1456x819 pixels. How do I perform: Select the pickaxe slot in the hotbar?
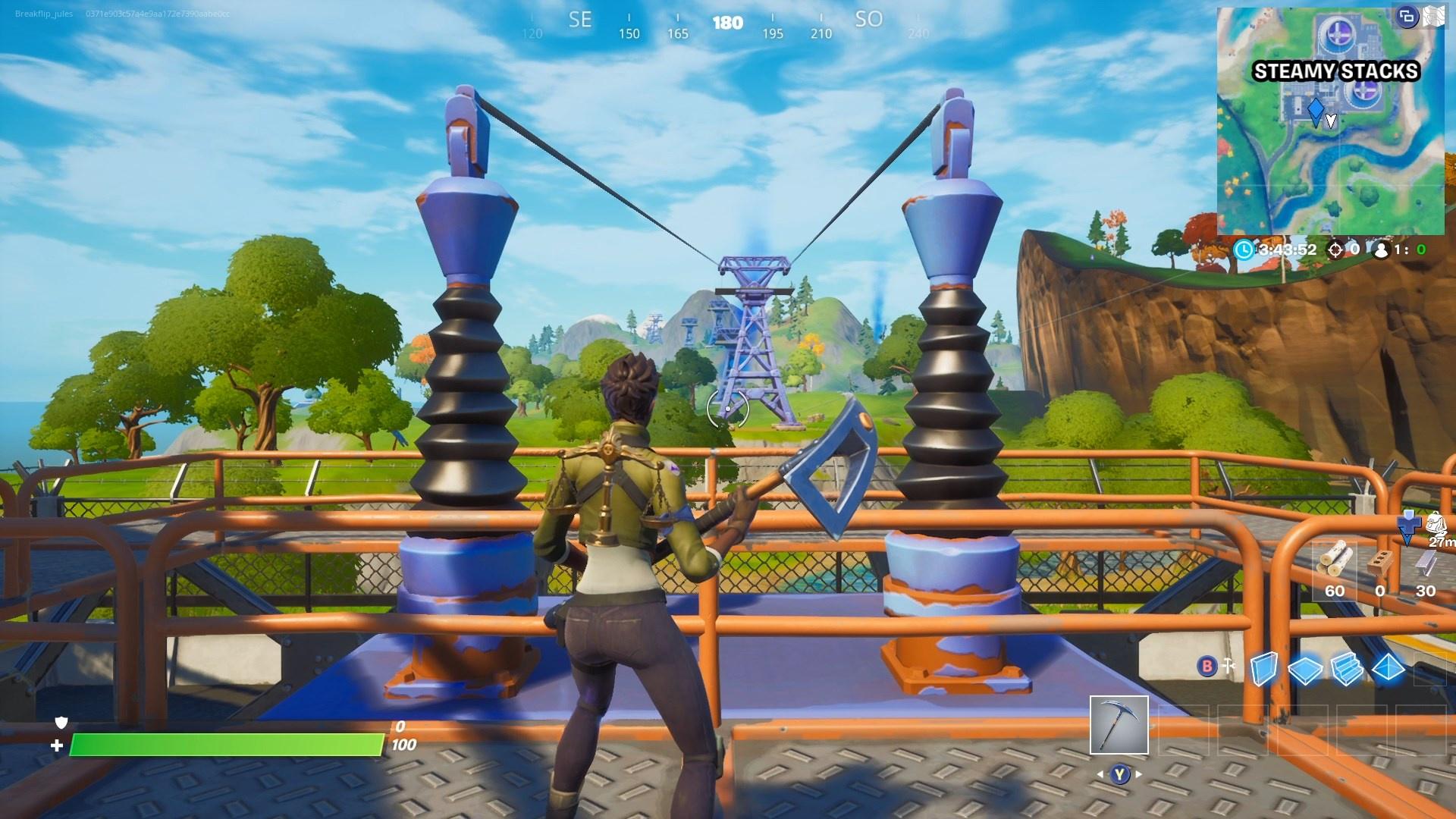tap(1119, 726)
